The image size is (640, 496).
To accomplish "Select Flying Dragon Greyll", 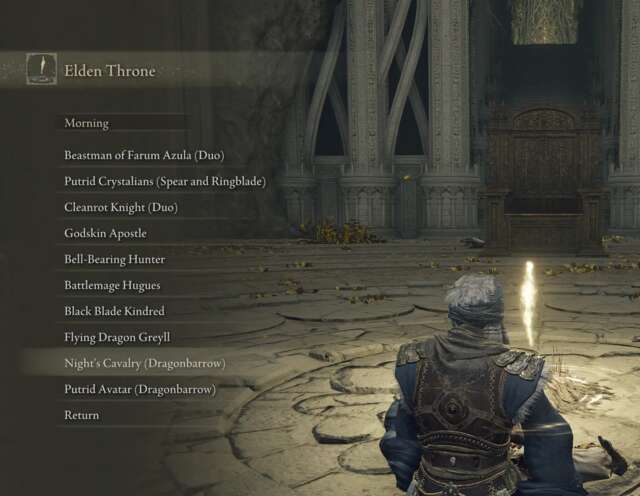I will point(117,338).
